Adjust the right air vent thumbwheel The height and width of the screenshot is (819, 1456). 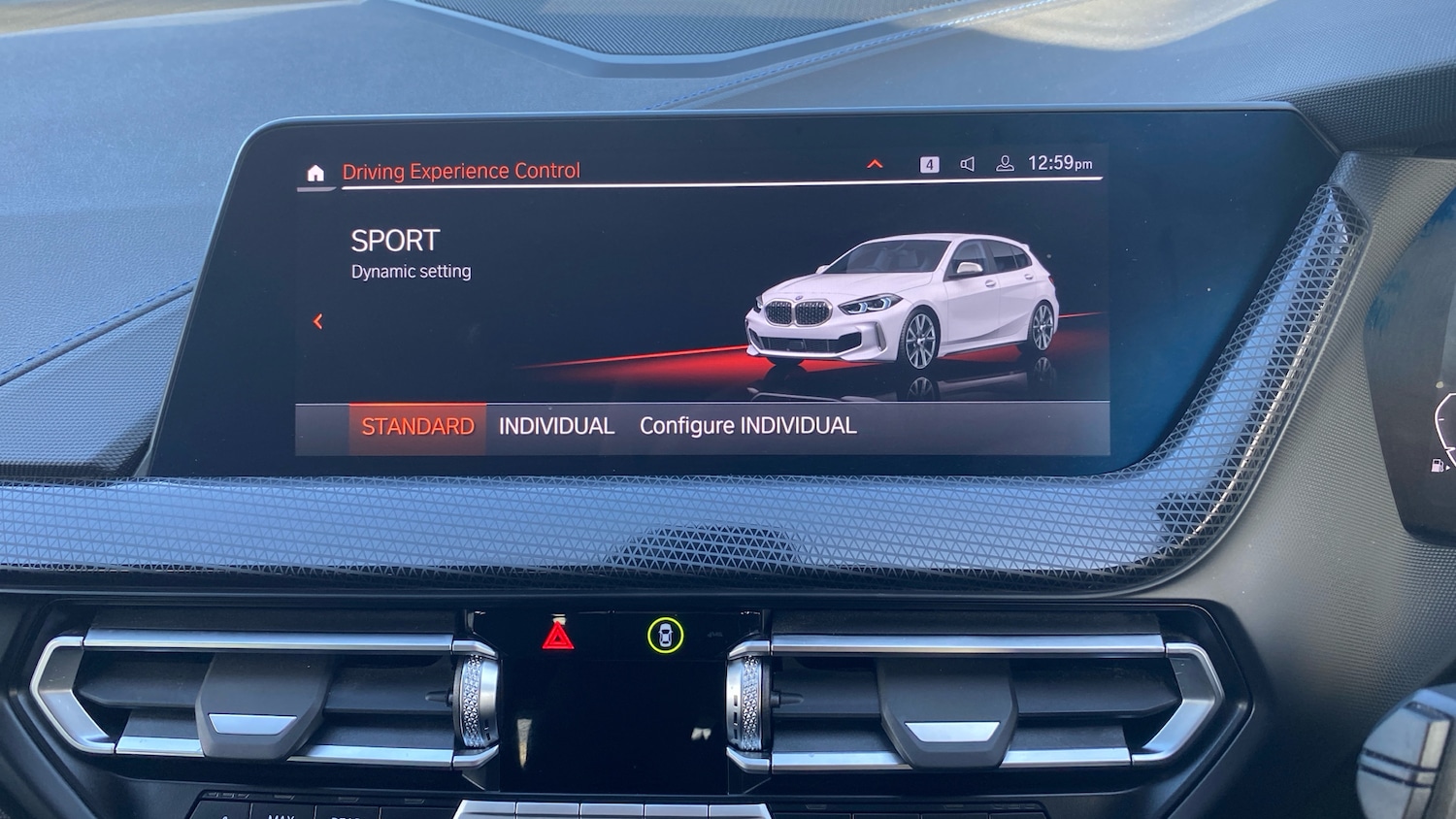(x=750, y=701)
